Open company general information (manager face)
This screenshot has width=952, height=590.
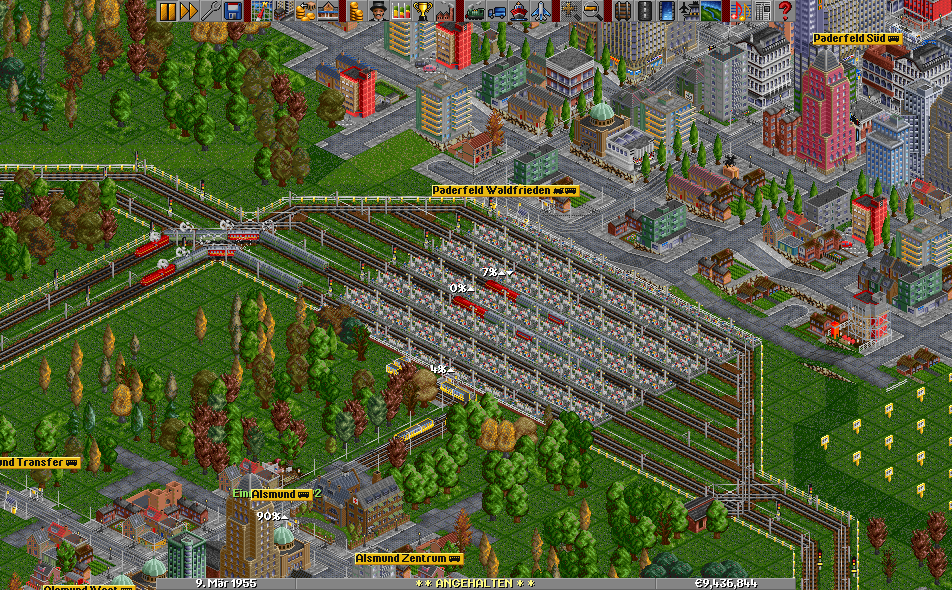click(x=379, y=11)
